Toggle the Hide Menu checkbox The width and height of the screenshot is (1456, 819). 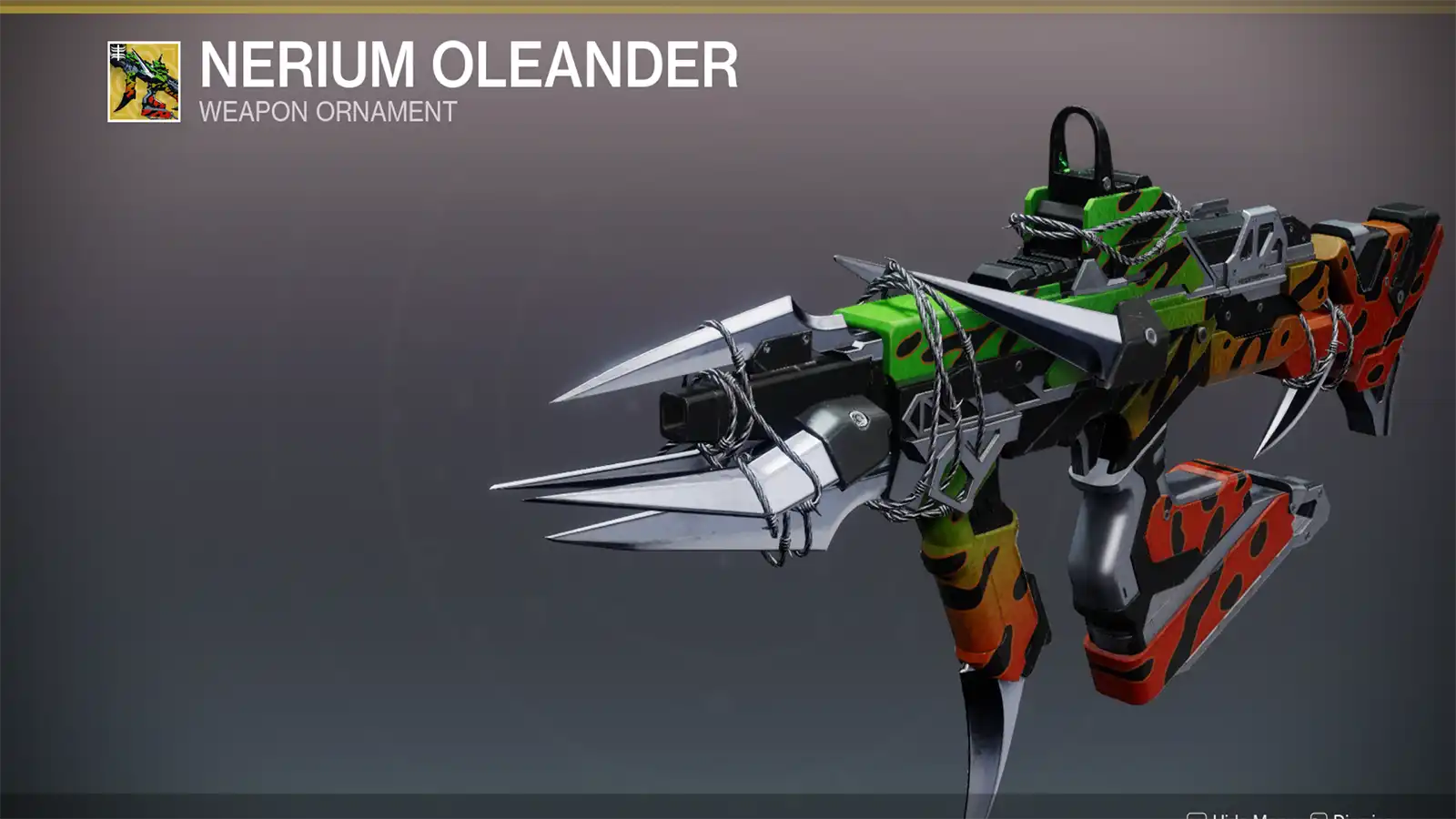tap(1197, 814)
